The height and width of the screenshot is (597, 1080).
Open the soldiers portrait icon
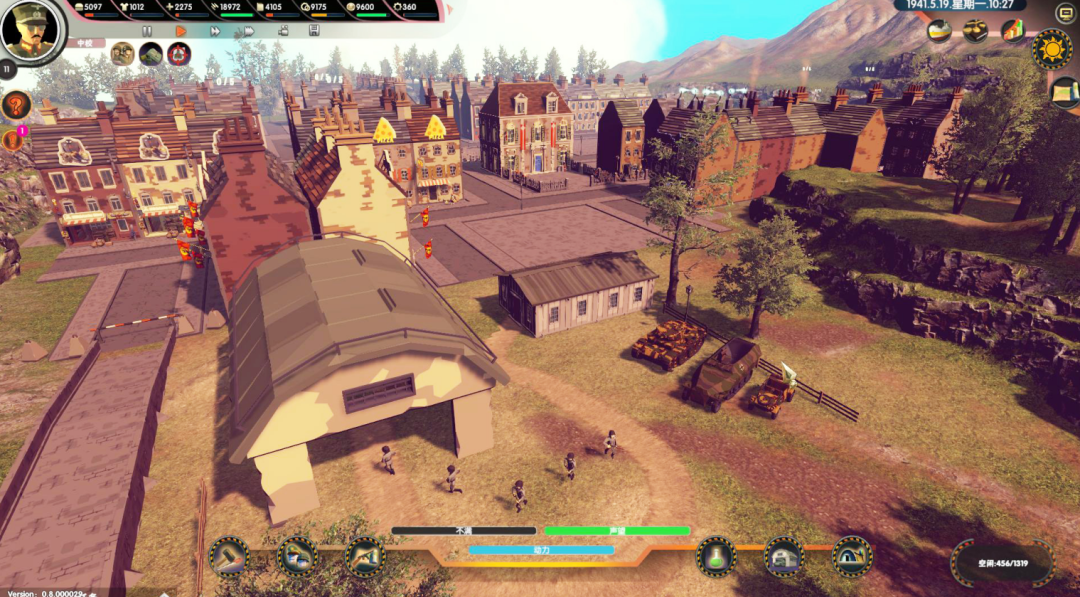click(122, 54)
